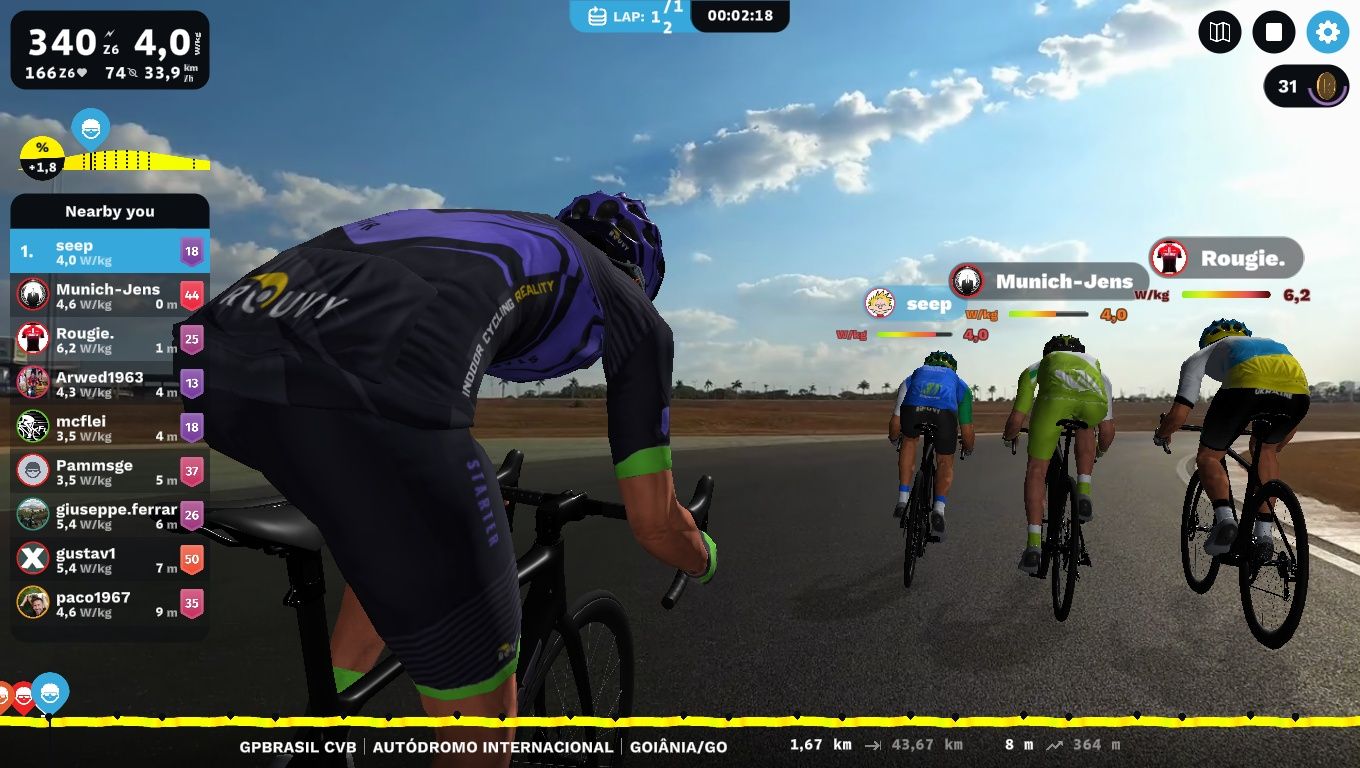This screenshot has width=1360, height=768.
Task: Select mcflei row in nearby riders
Action: click(110, 427)
